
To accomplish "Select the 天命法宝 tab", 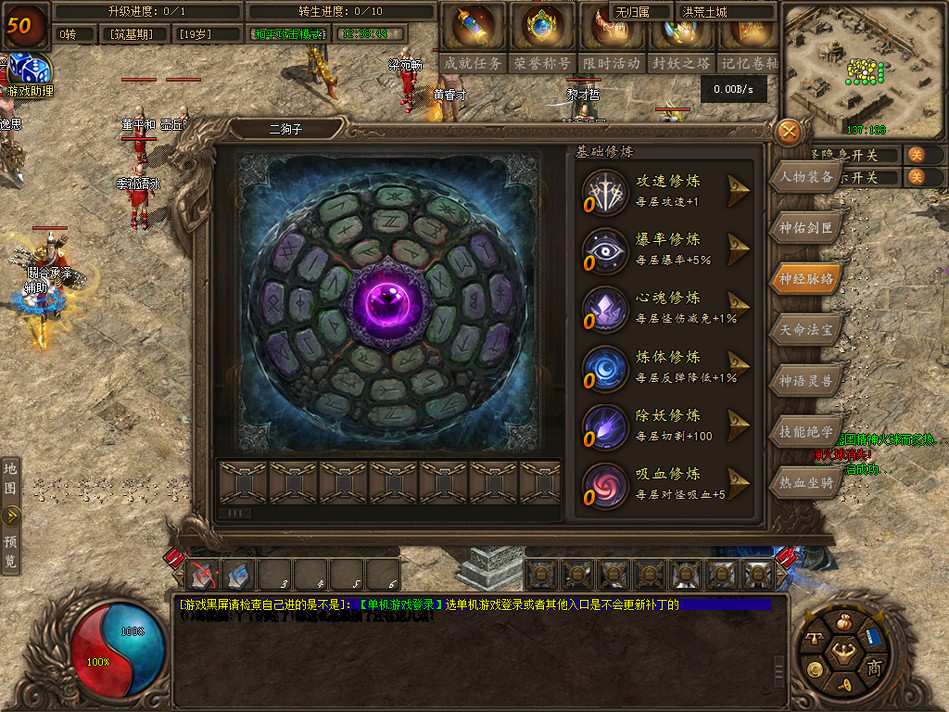I will point(806,329).
